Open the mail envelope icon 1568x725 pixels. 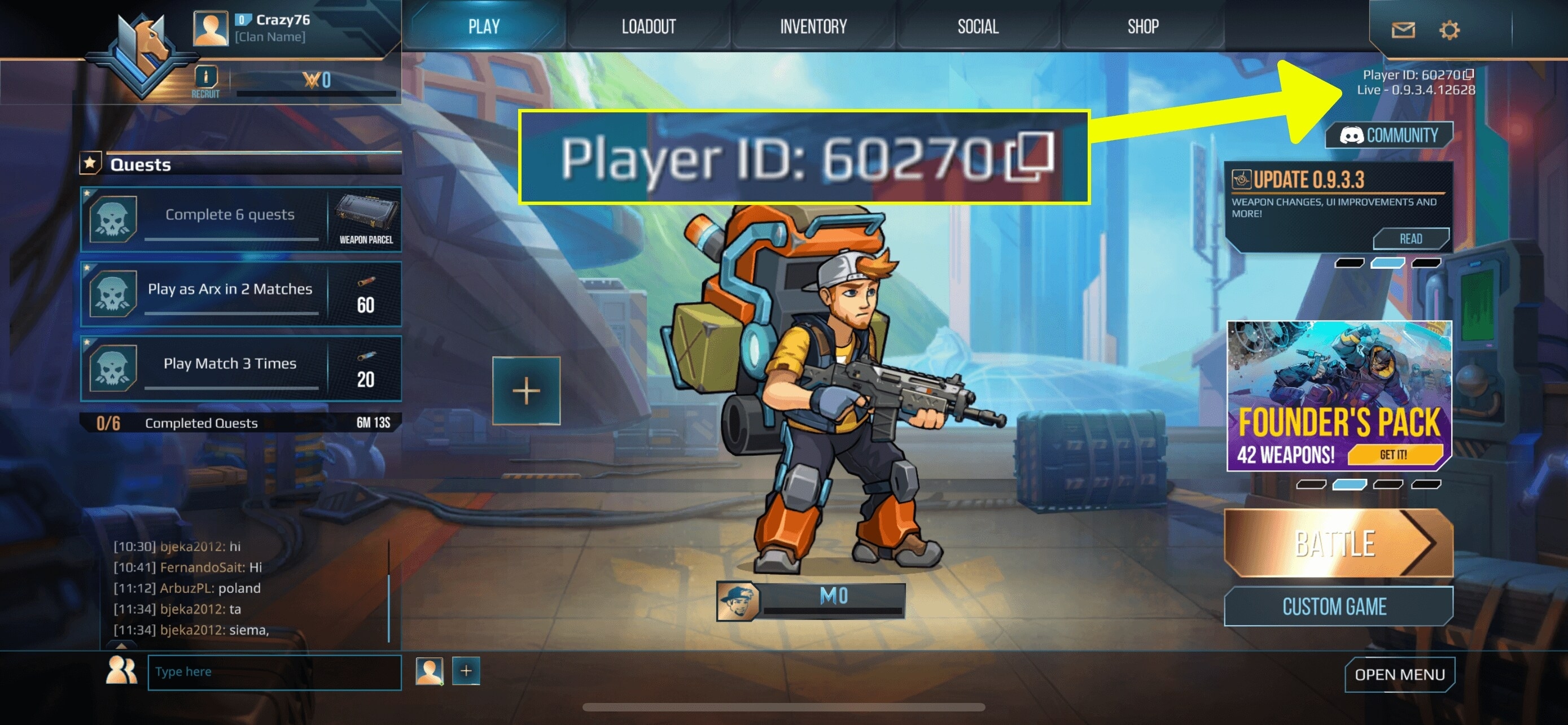1403,29
